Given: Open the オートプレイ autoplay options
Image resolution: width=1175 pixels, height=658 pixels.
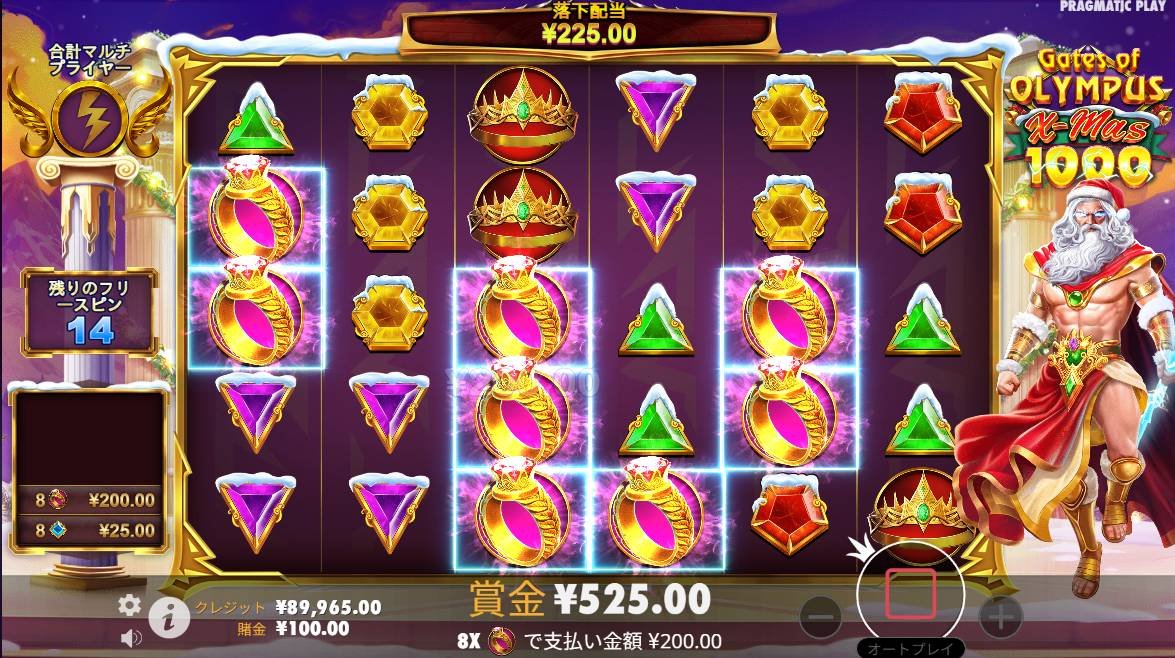Looking at the screenshot, I should pos(910,647).
